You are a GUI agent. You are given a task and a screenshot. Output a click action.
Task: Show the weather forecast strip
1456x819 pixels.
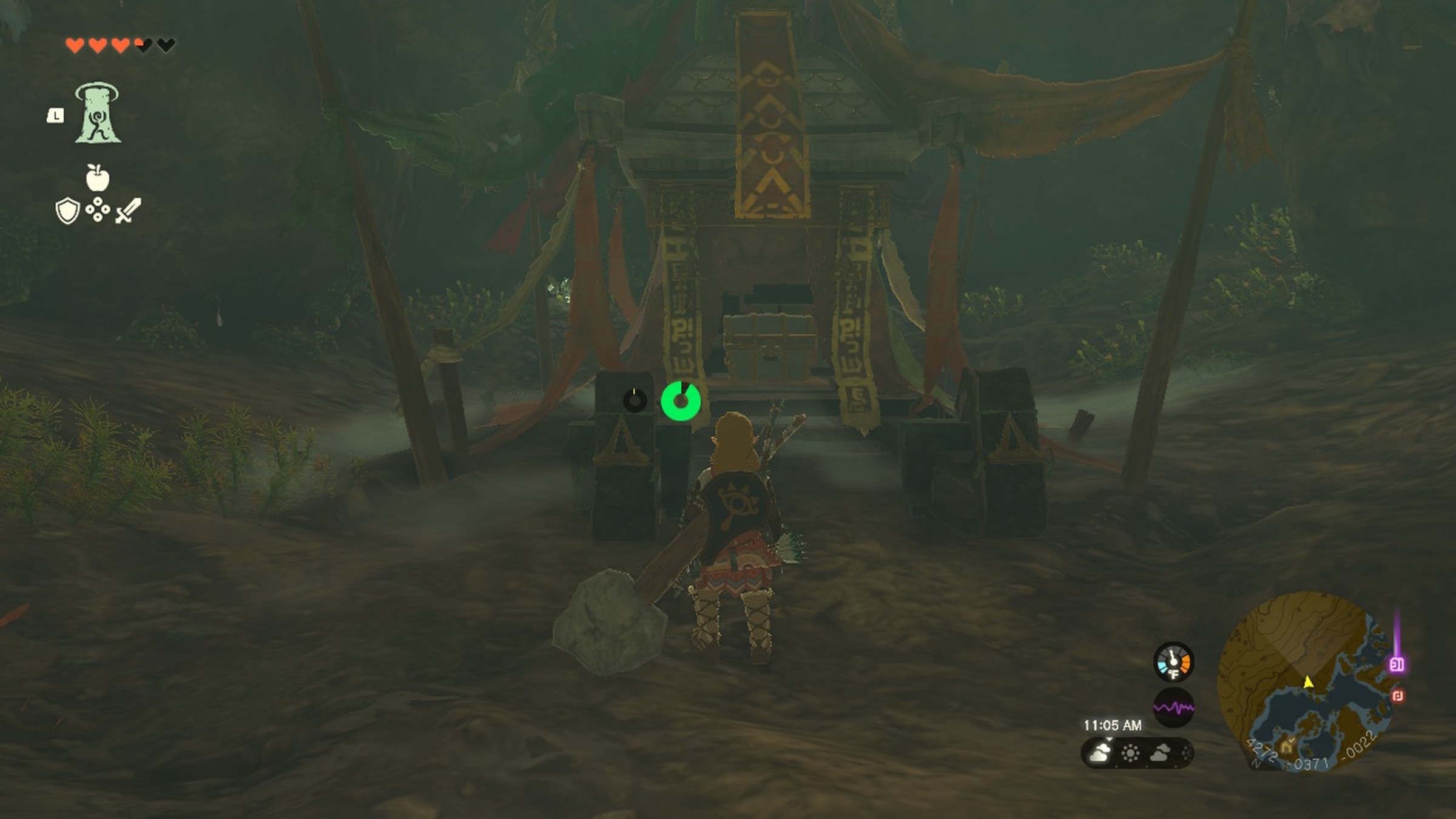point(1137,753)
